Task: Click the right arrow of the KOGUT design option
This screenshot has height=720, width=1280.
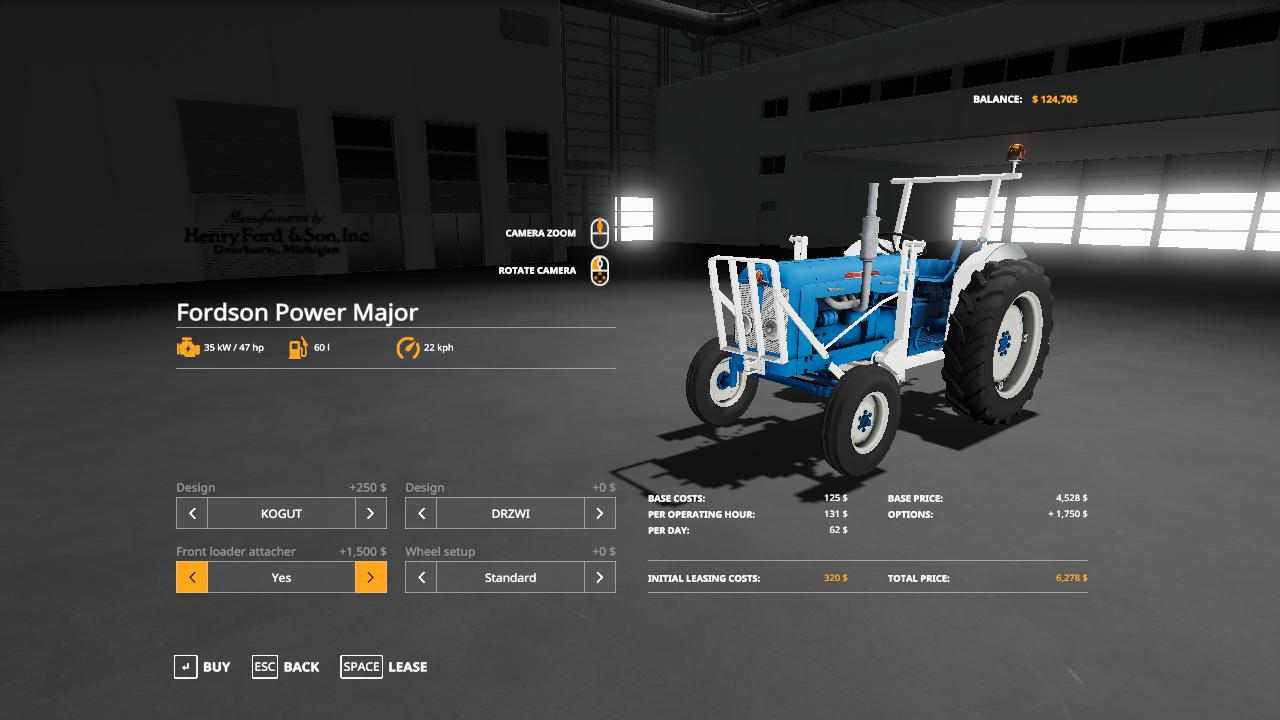Action: (x=370, y=513)
